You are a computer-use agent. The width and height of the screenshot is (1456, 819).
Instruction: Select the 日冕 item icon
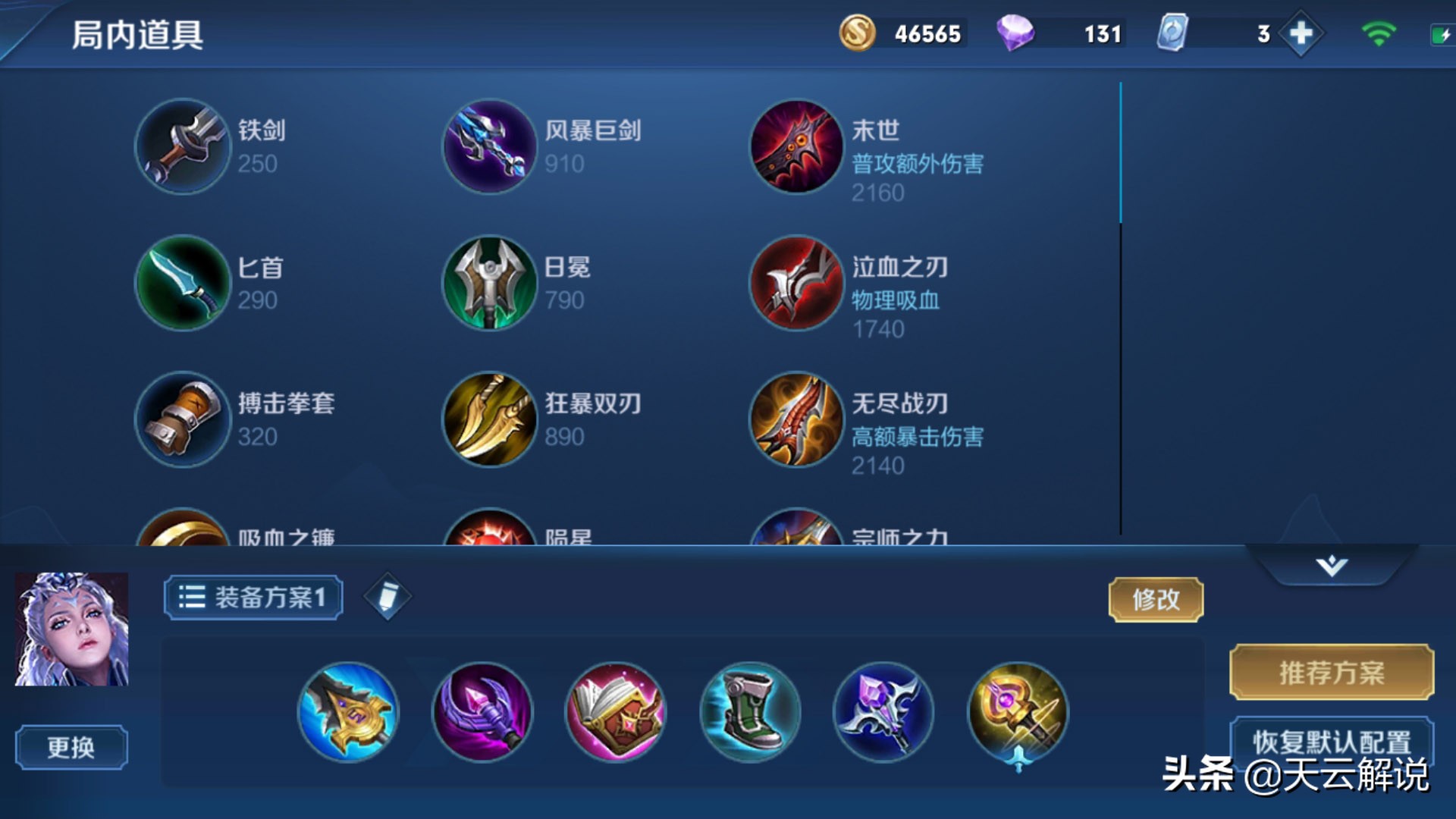489,284
